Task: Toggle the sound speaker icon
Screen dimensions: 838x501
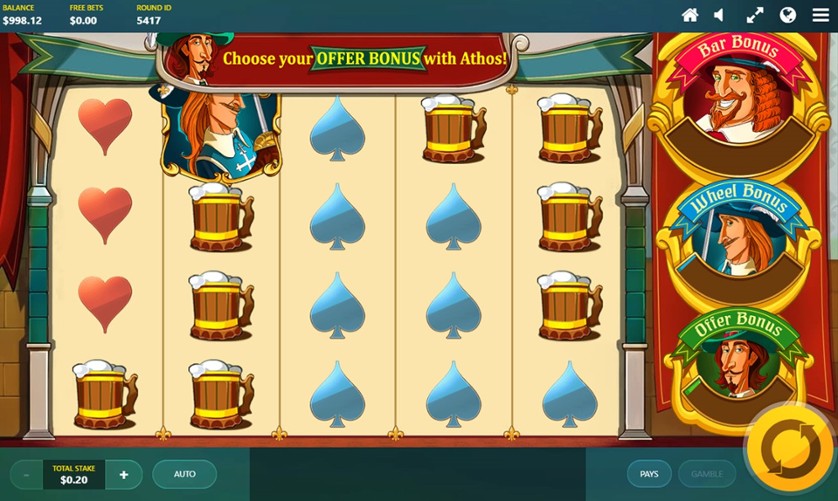Action: click(719, 15)
